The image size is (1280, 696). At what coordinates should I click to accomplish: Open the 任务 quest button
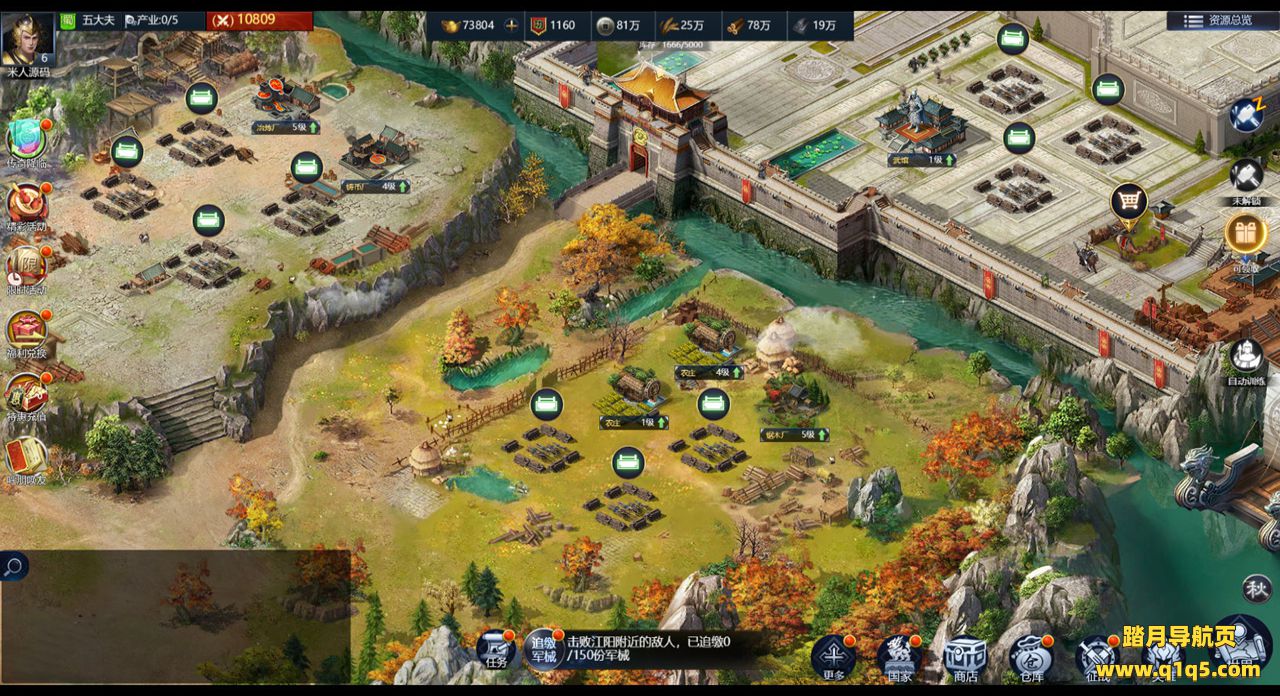[x=496, y=650]
